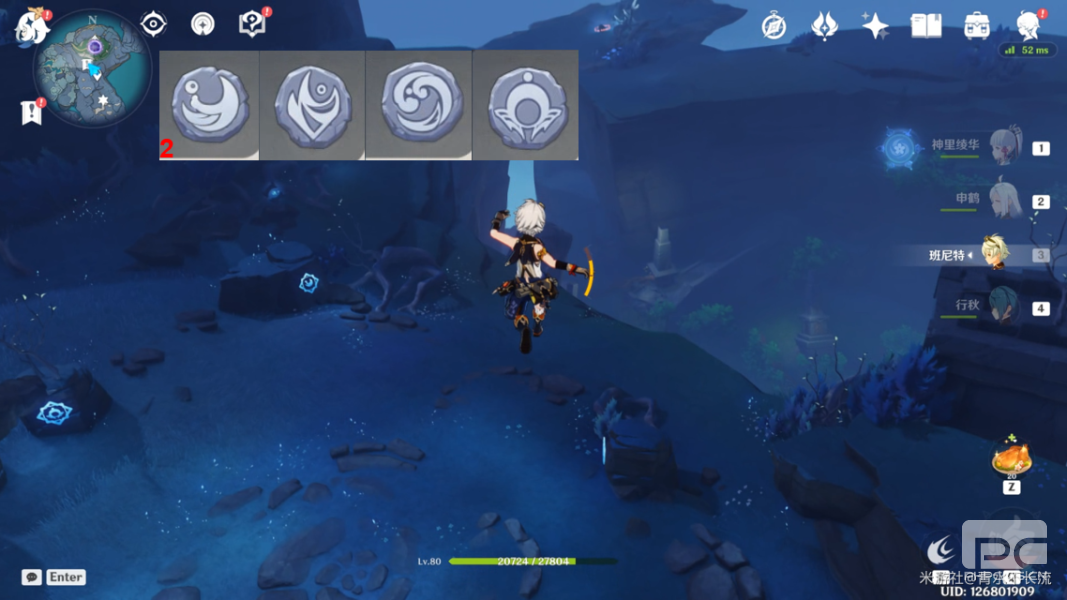The width and height of the screenshot is (1067, 600).
Task: Switch to party member 申鹤
Action: (1003, 201)
